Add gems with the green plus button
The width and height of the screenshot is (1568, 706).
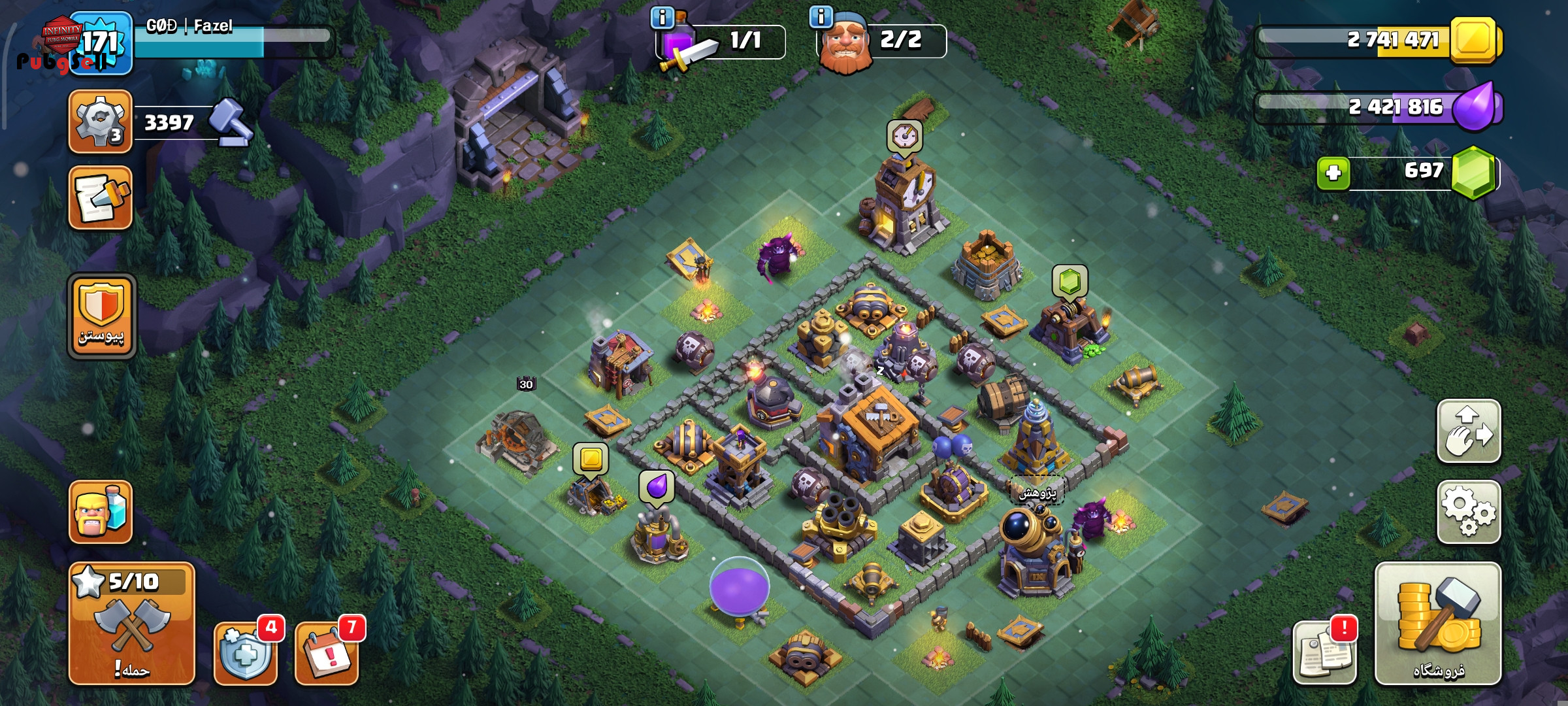tap(1333, 173)
